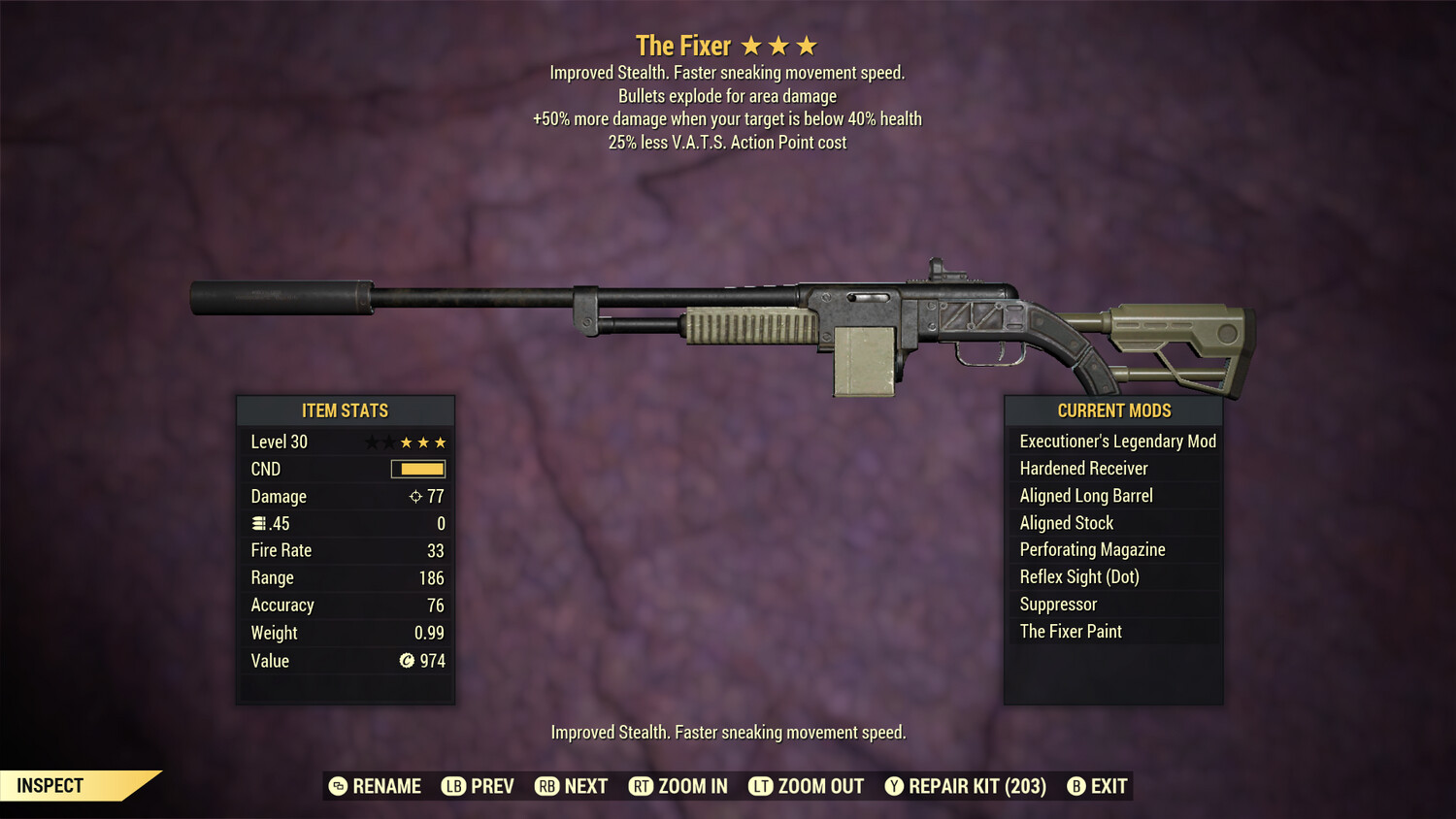Click the CURRENT MODS panel header
1456x819 pixels.
pyautogui.click(x=1113, y=409)
